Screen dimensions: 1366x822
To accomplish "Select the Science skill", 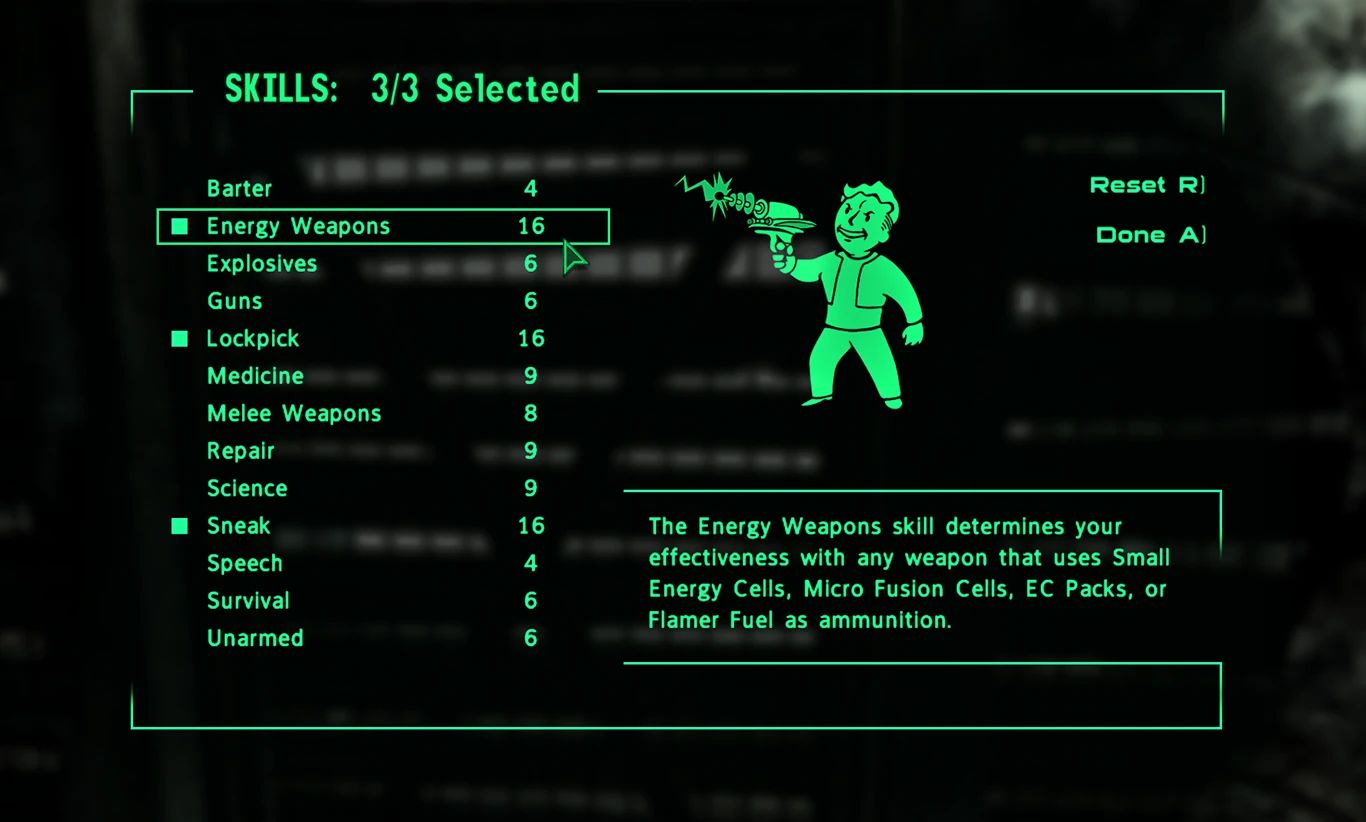I will (247, 488).
